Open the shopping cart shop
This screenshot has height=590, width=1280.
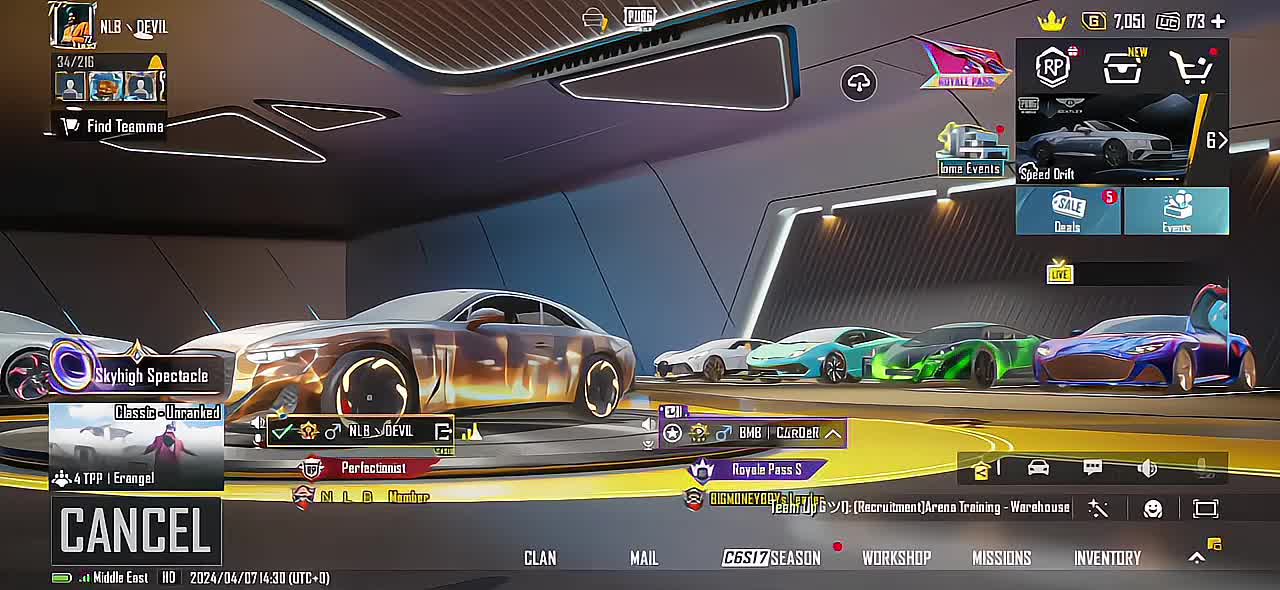(x=1190, y=68)
